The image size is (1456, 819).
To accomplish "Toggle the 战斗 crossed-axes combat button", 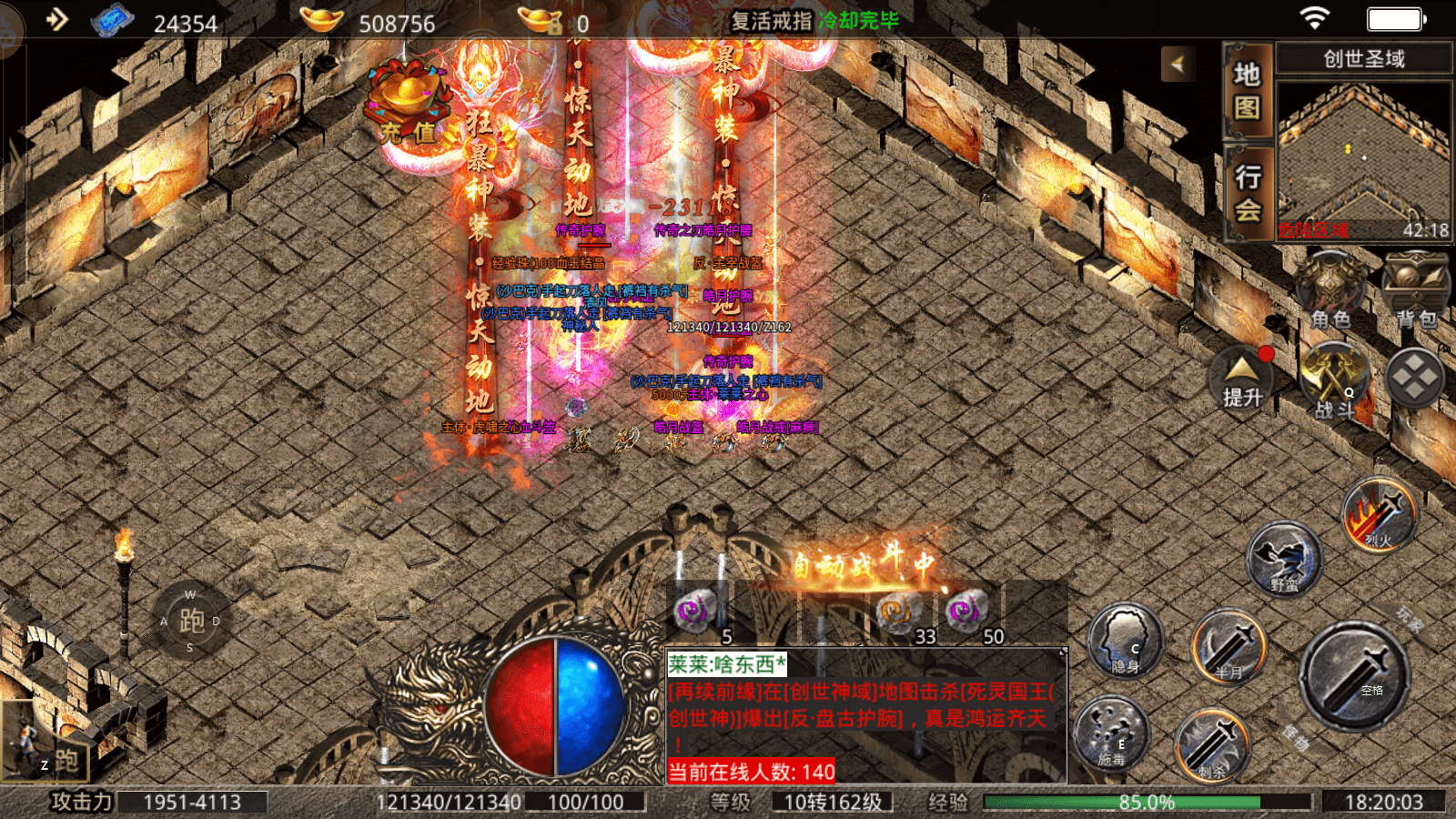I will point(1334,379).
